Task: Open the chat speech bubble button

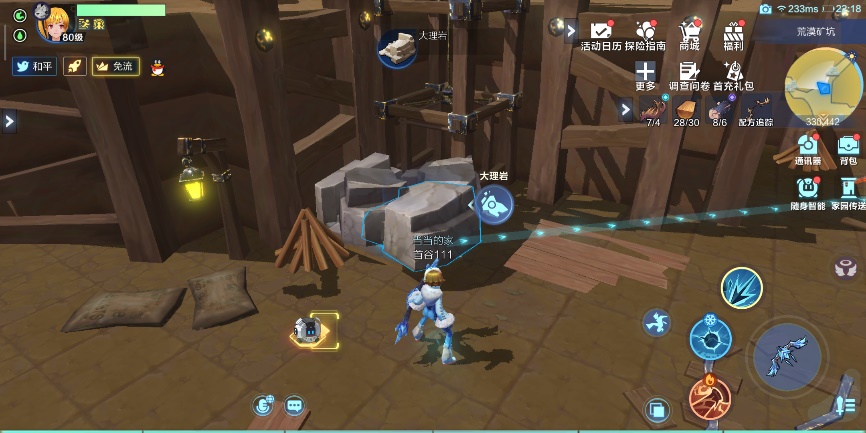Action: tap(294, 405)
